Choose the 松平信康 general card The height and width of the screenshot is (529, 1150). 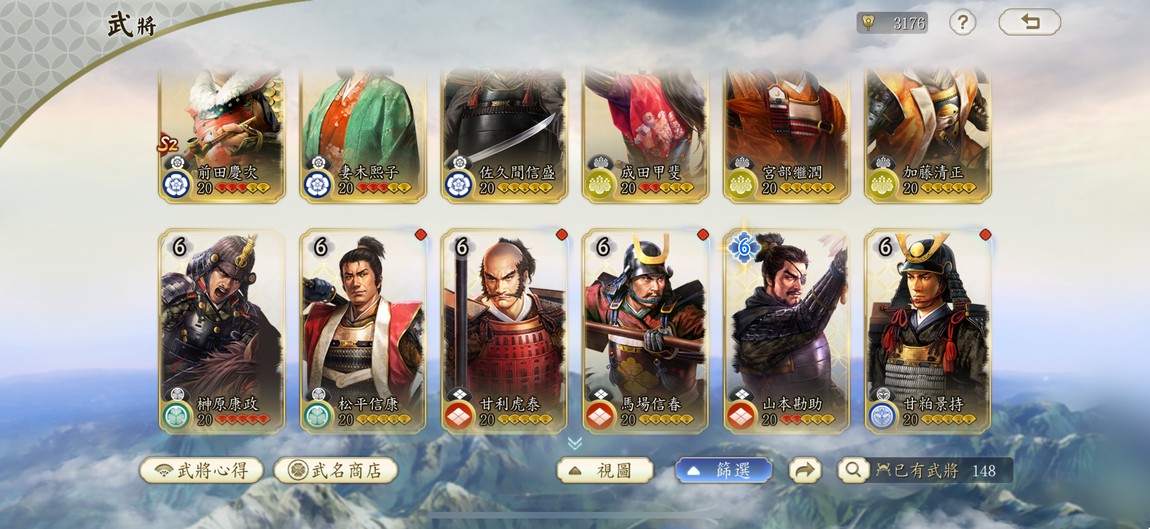pyautogui.click(x=363, y=330)
